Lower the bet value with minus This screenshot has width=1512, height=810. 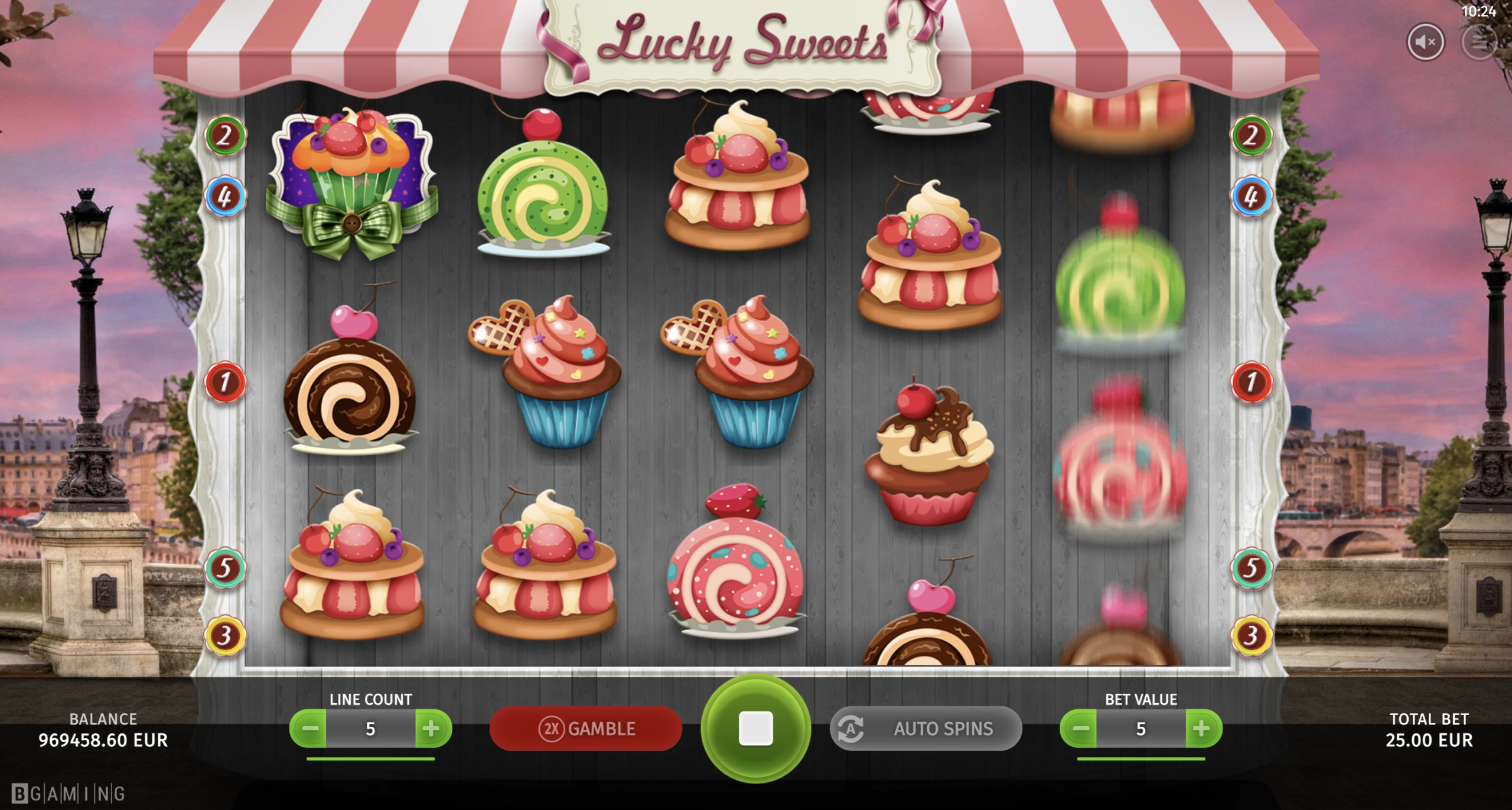pyautogui.click(x=1080, y=729)
